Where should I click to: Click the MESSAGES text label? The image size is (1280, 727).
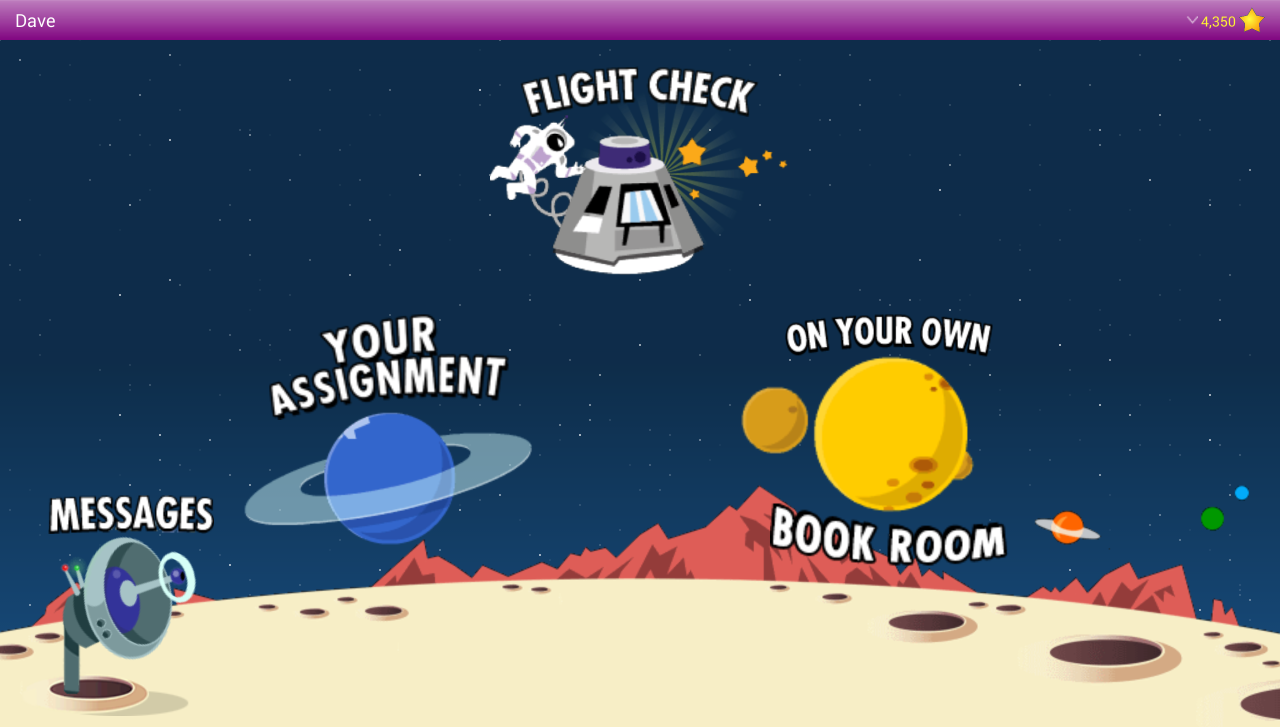click(x=130, y=514)
